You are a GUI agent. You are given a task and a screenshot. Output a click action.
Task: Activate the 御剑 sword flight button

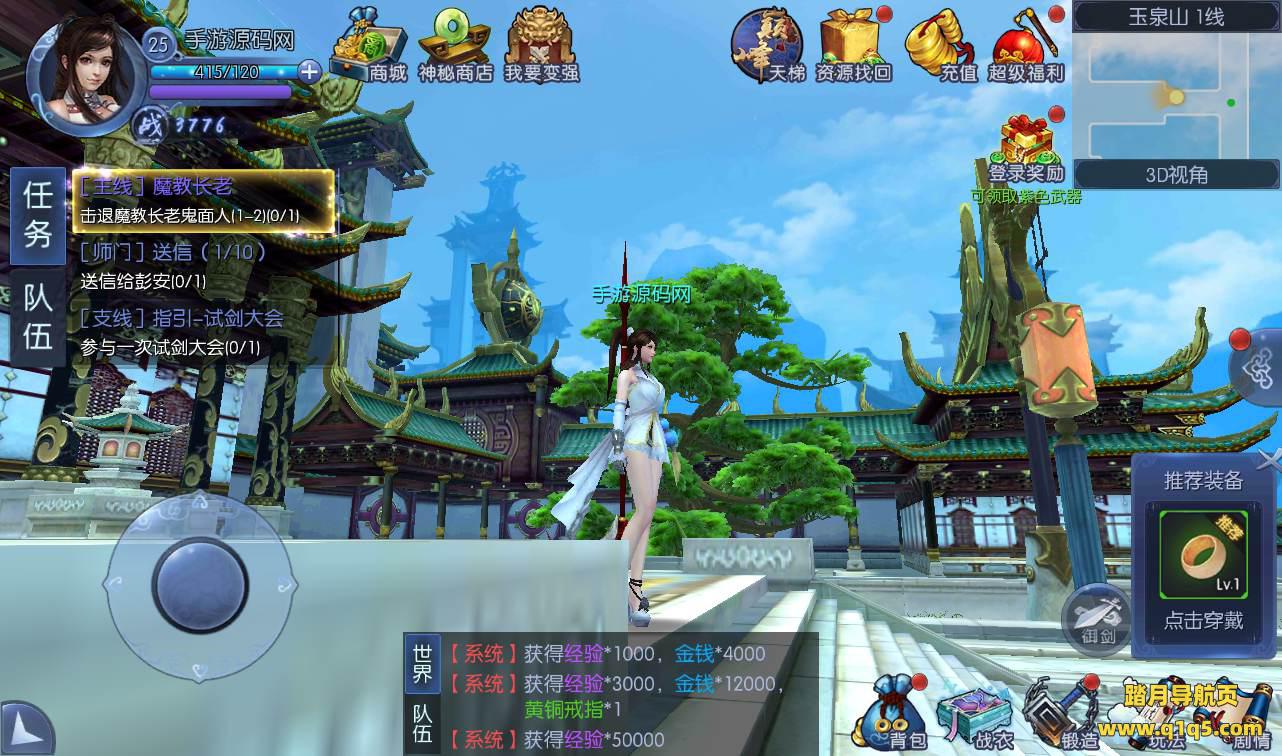coord(1096,613)
